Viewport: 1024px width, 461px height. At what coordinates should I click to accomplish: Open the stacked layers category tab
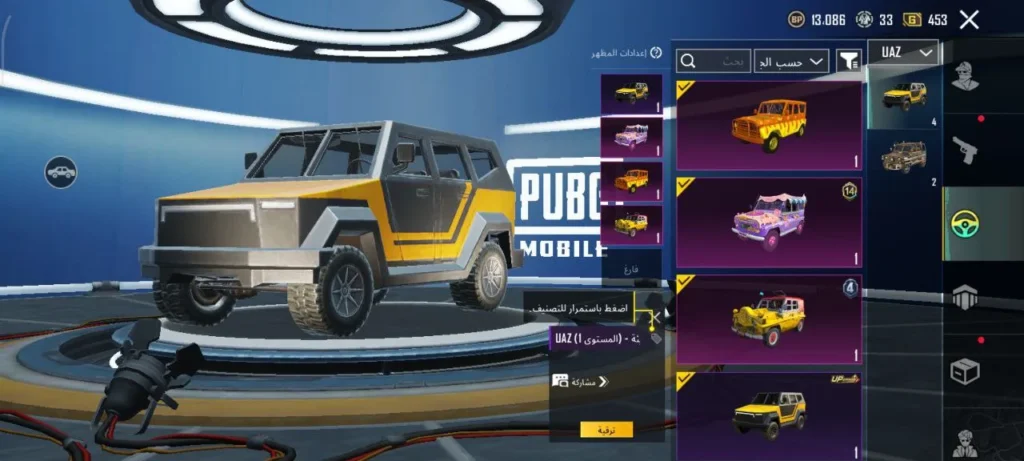pos(966,297)
